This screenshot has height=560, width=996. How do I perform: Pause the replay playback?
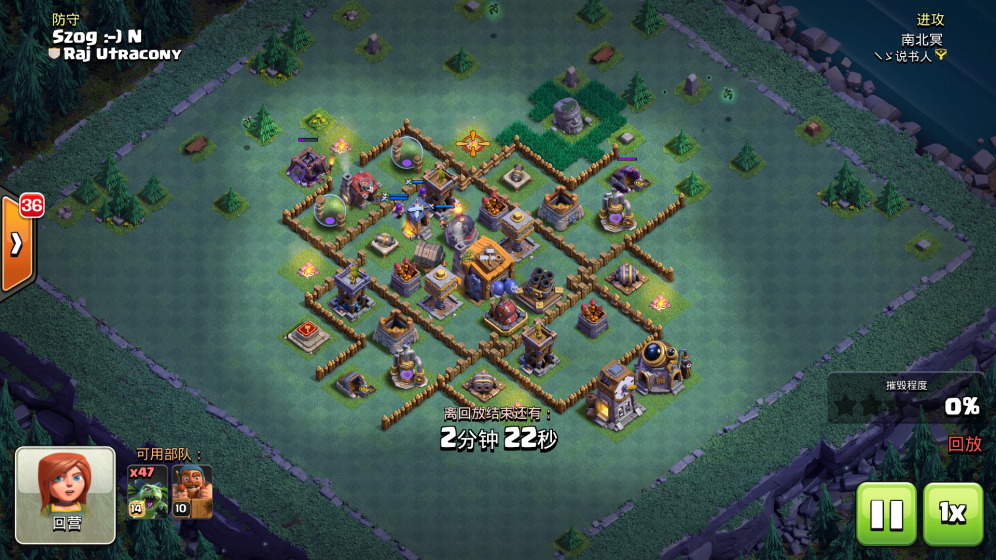[886, 513]
